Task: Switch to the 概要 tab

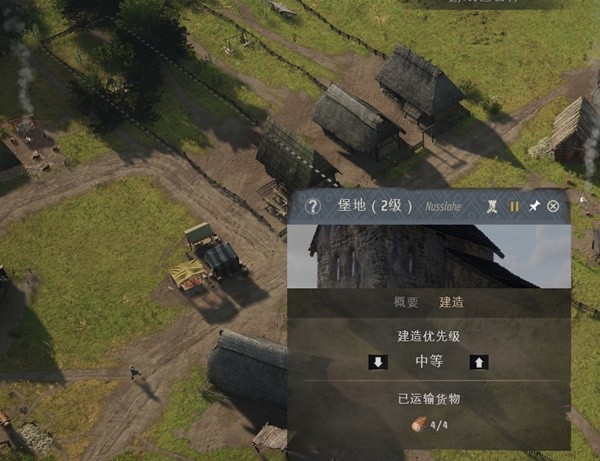Action: [406, 302]
